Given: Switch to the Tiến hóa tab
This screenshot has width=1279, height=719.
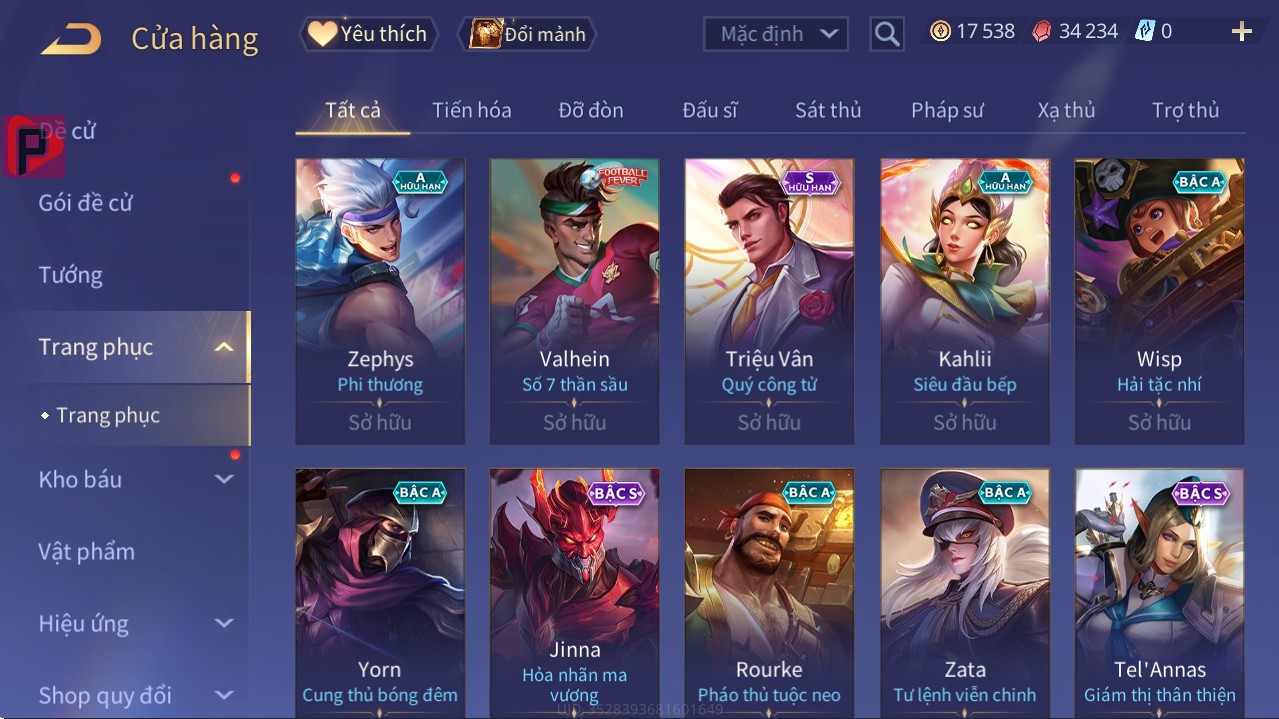Looking at the screenshot, I should 471,110.
